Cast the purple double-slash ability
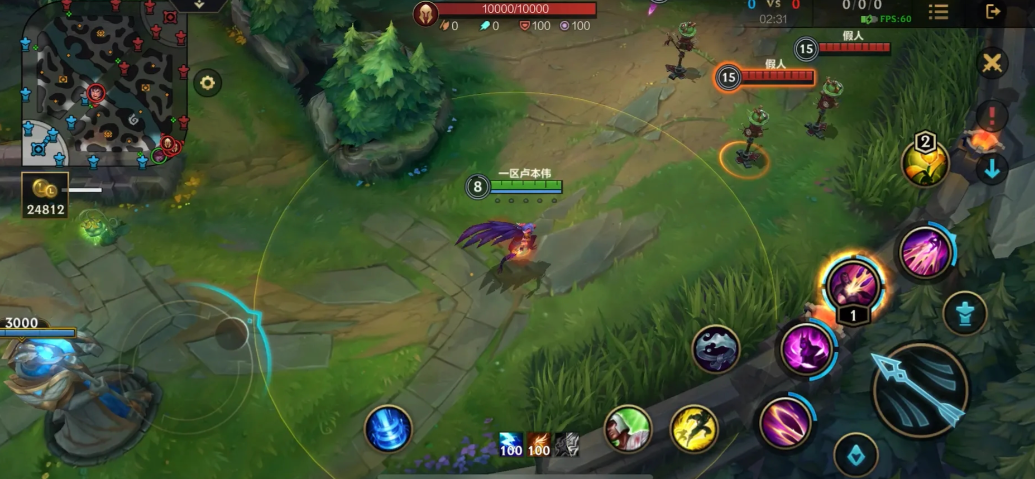1035x479 pixels. click(784, 421)
